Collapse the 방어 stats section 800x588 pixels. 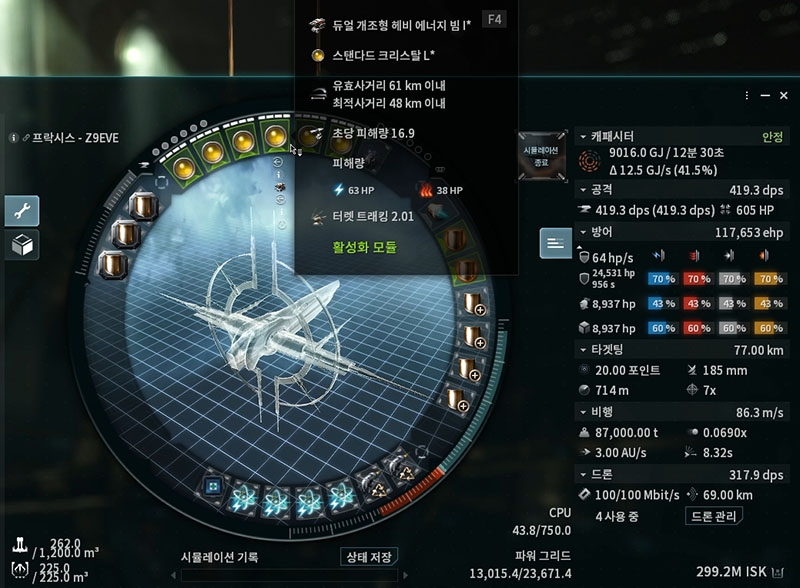coord(582,232)
